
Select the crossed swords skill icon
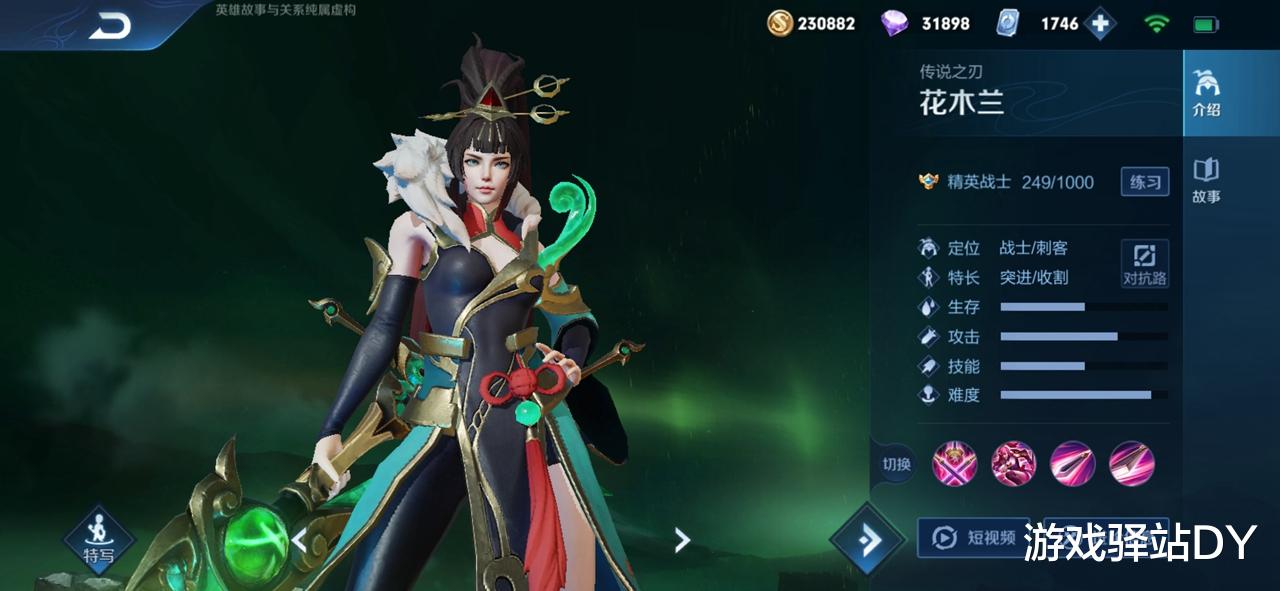pos(954,464)
